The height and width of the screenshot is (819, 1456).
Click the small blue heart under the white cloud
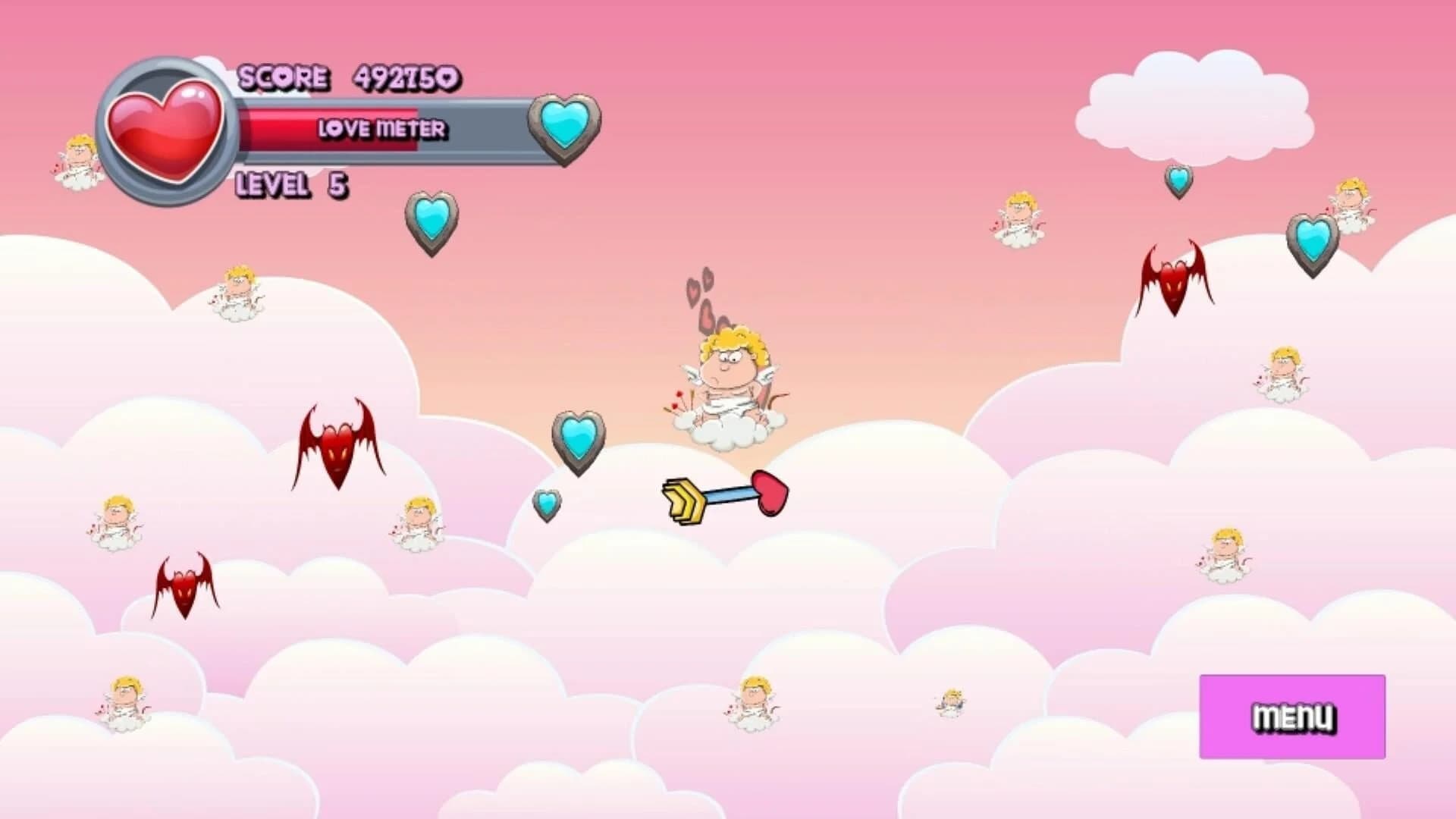pos(1177,182)
